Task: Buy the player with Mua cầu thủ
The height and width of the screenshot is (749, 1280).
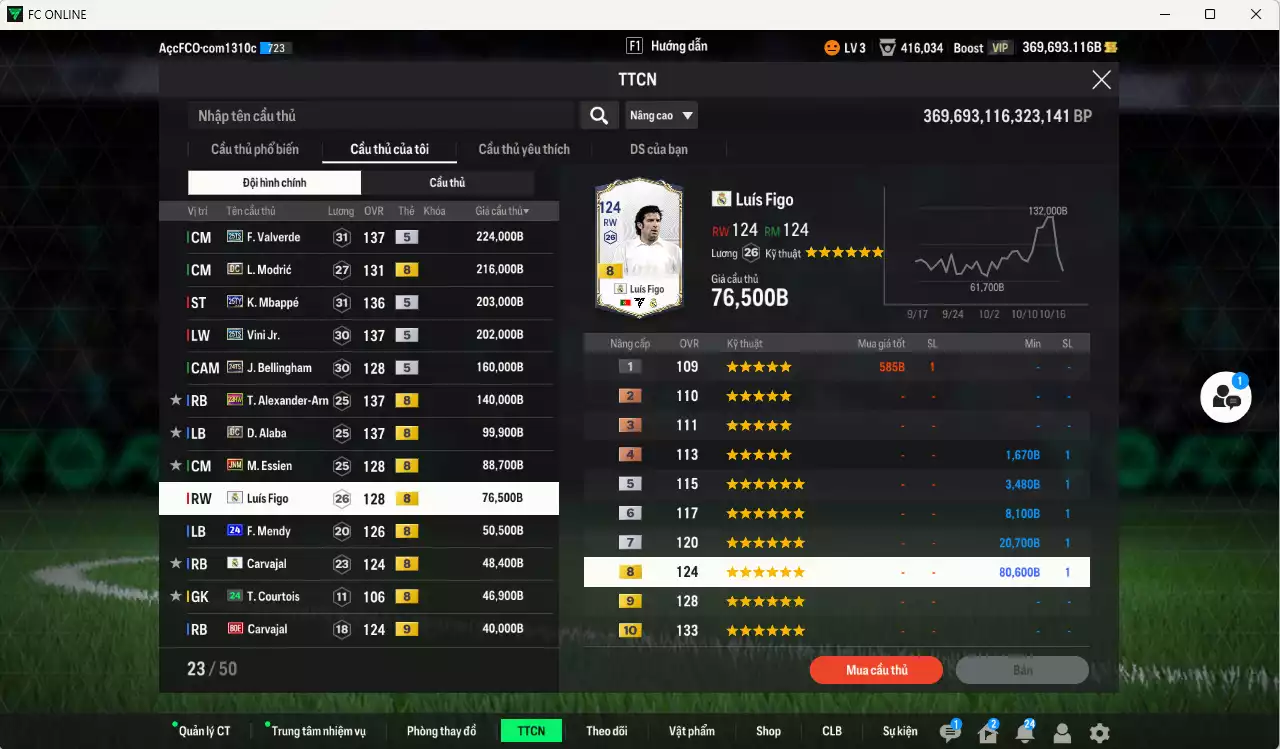Action: pos(876,670)
